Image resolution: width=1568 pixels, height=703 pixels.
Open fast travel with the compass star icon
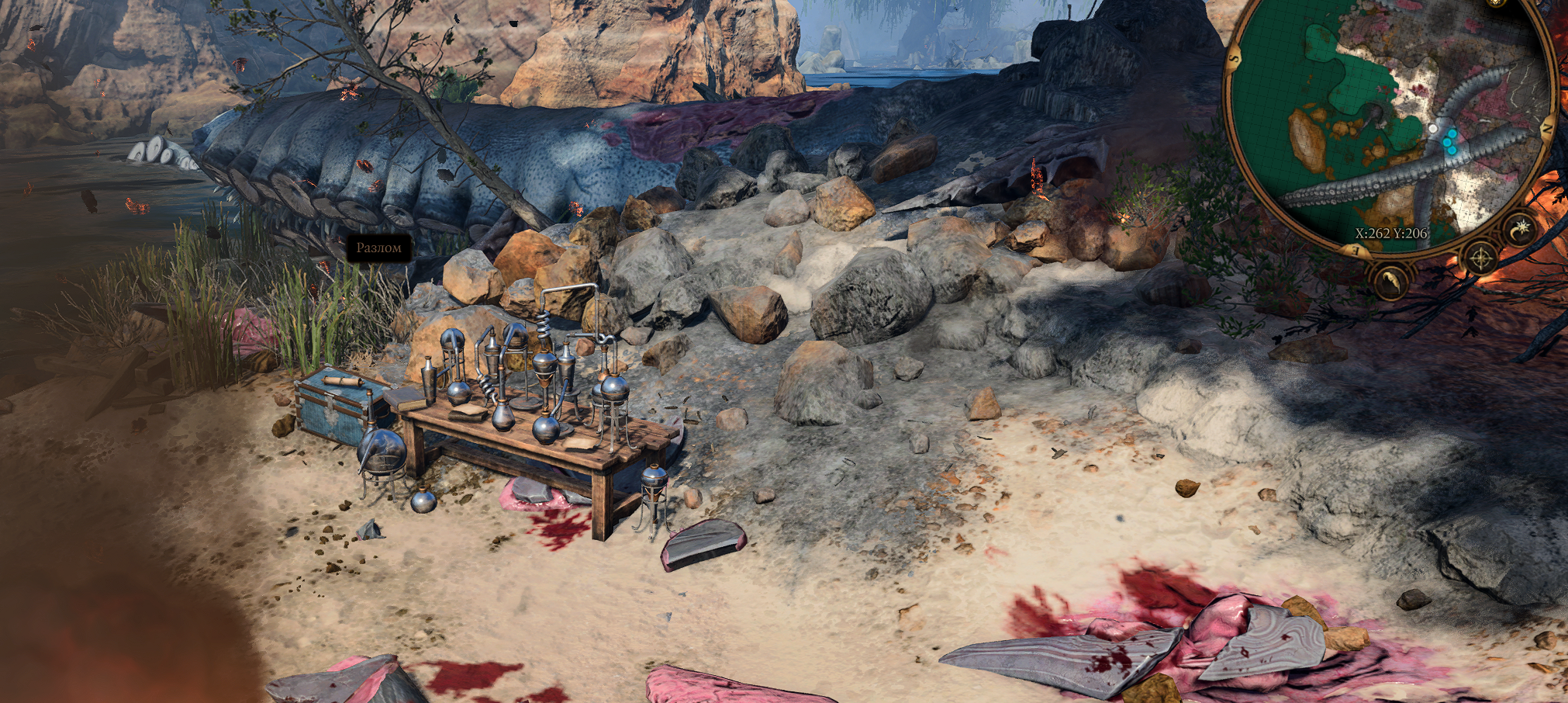pos(1480,258)
